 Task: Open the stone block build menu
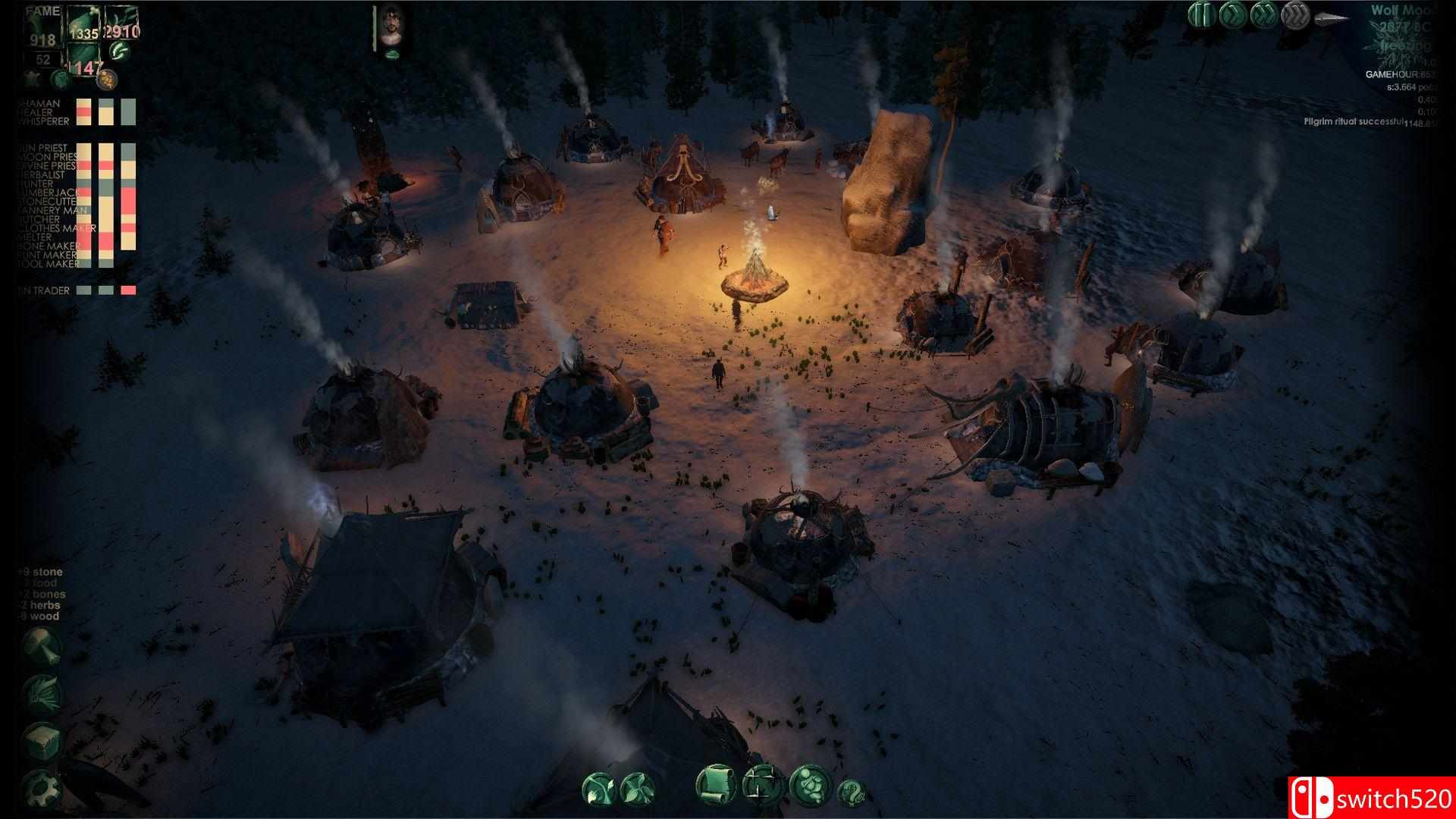tap(40, 741)
